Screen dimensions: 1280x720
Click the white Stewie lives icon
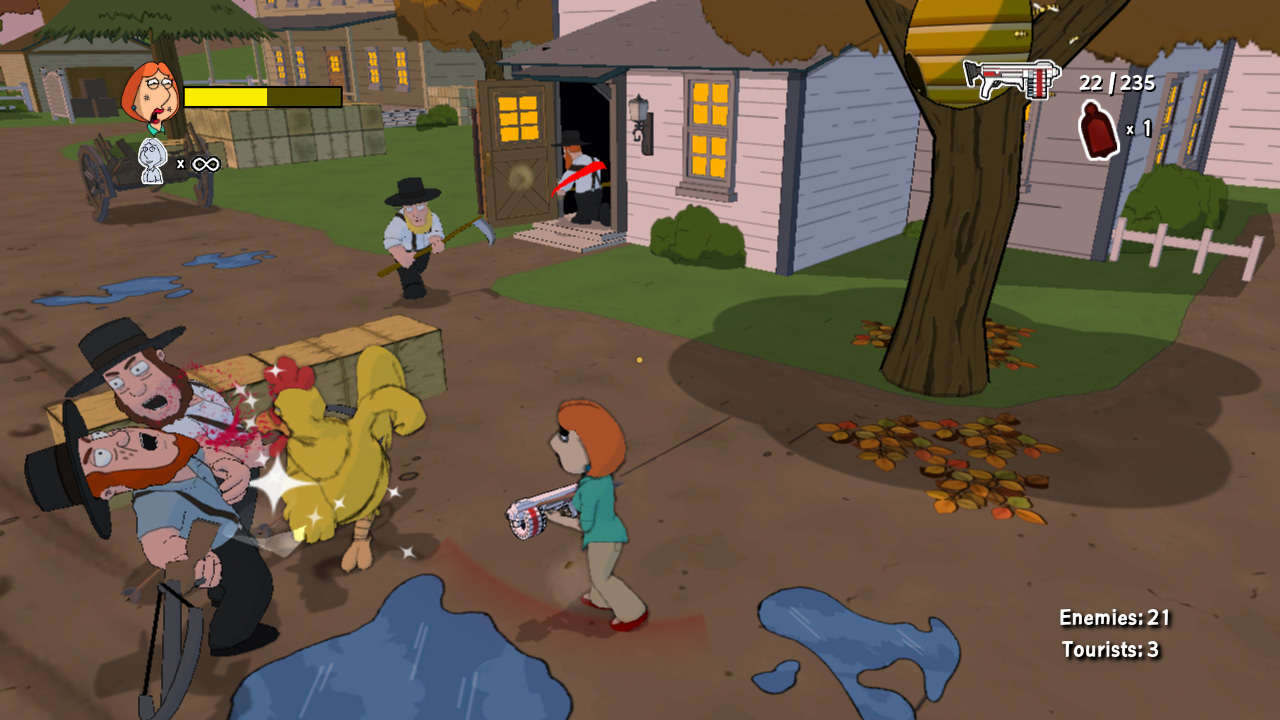tap(152, 162)
